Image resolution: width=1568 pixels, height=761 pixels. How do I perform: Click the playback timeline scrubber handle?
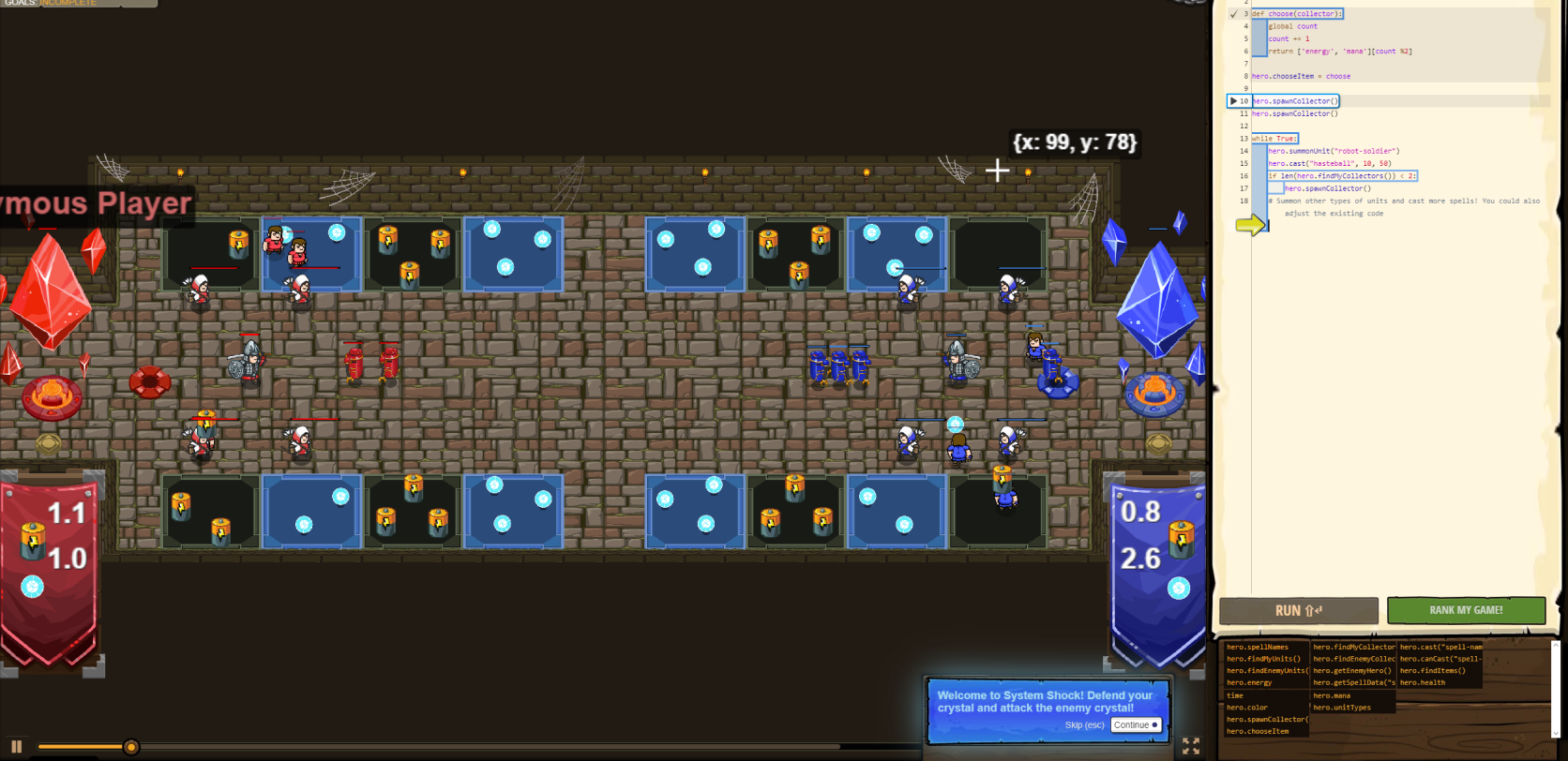(131, 747)
